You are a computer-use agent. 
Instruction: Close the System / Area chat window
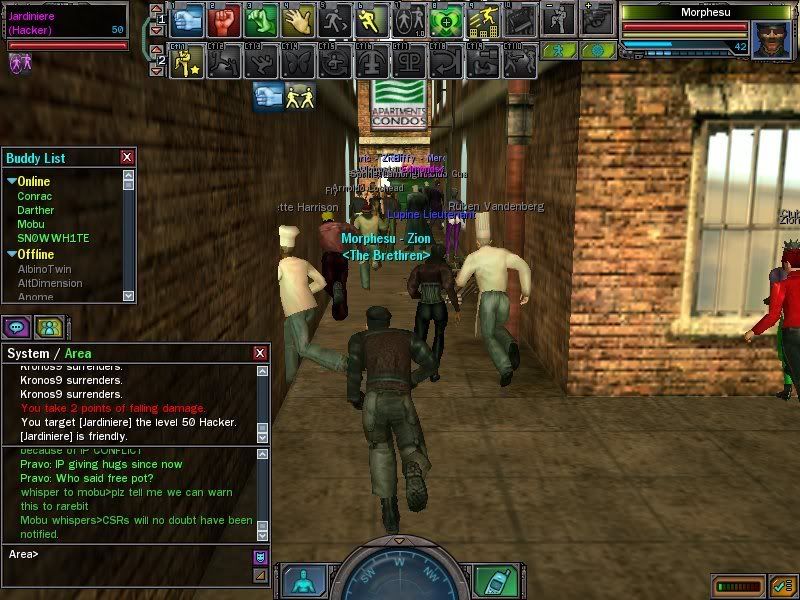261,353
